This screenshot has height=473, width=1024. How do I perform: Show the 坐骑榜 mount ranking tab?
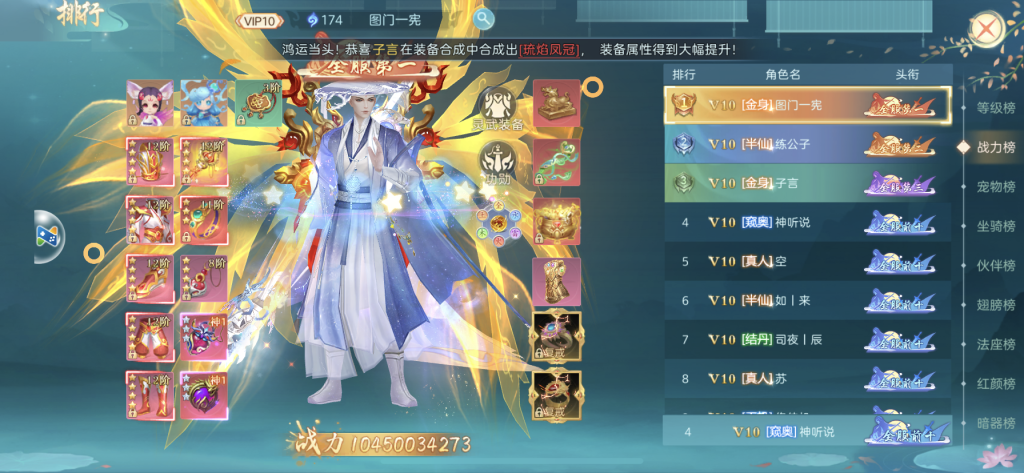[x=994, y=226]
